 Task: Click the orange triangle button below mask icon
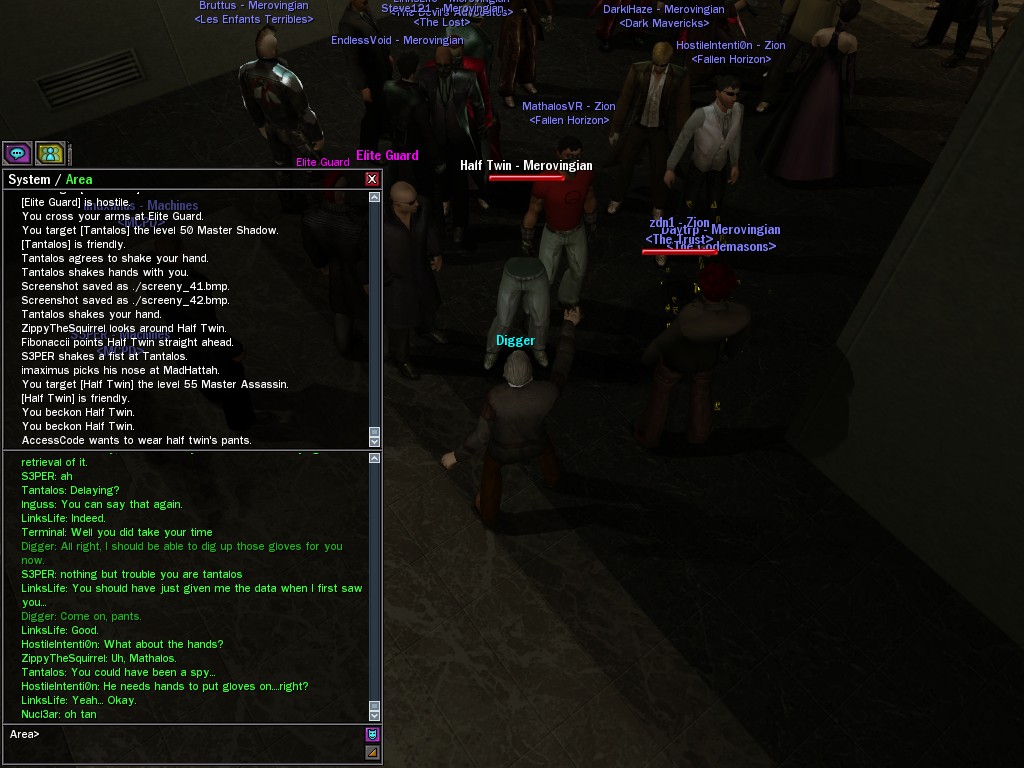coord(372,752)
